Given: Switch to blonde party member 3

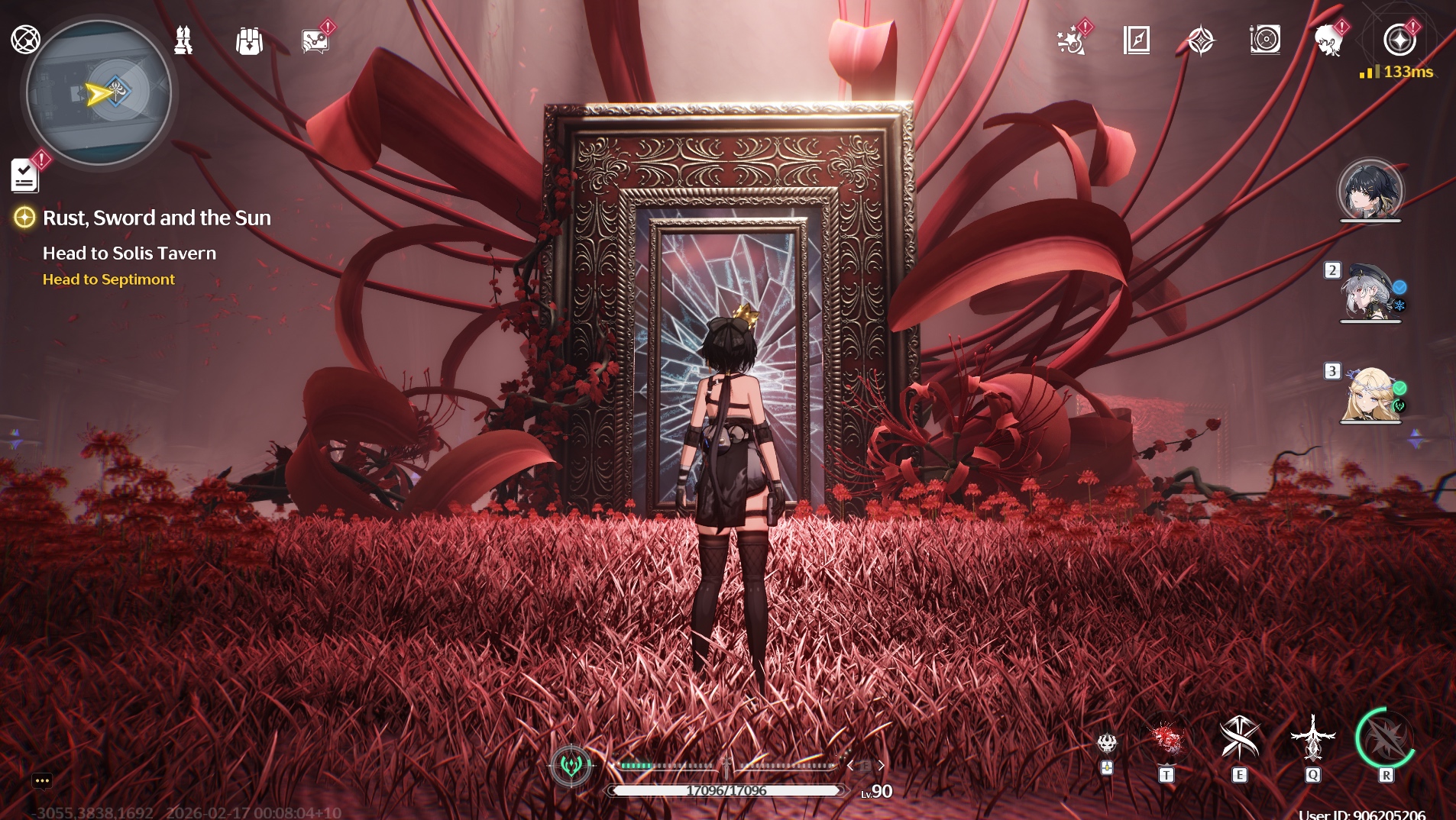Looking at the screenshot, I should coord(1370,394).
